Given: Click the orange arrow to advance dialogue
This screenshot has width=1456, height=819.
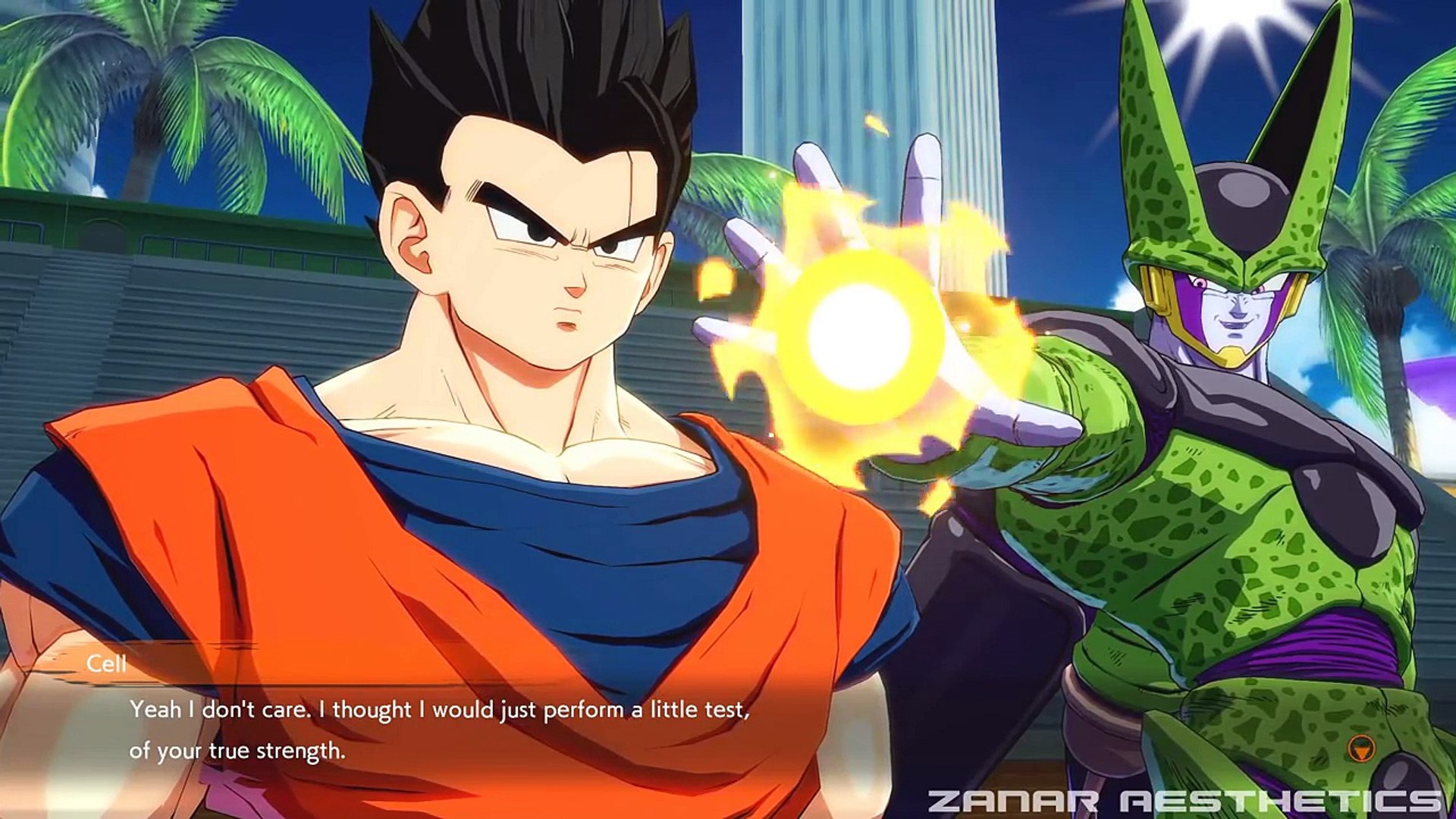Looking at the screenshot, I should click(x=1363, y=750).
